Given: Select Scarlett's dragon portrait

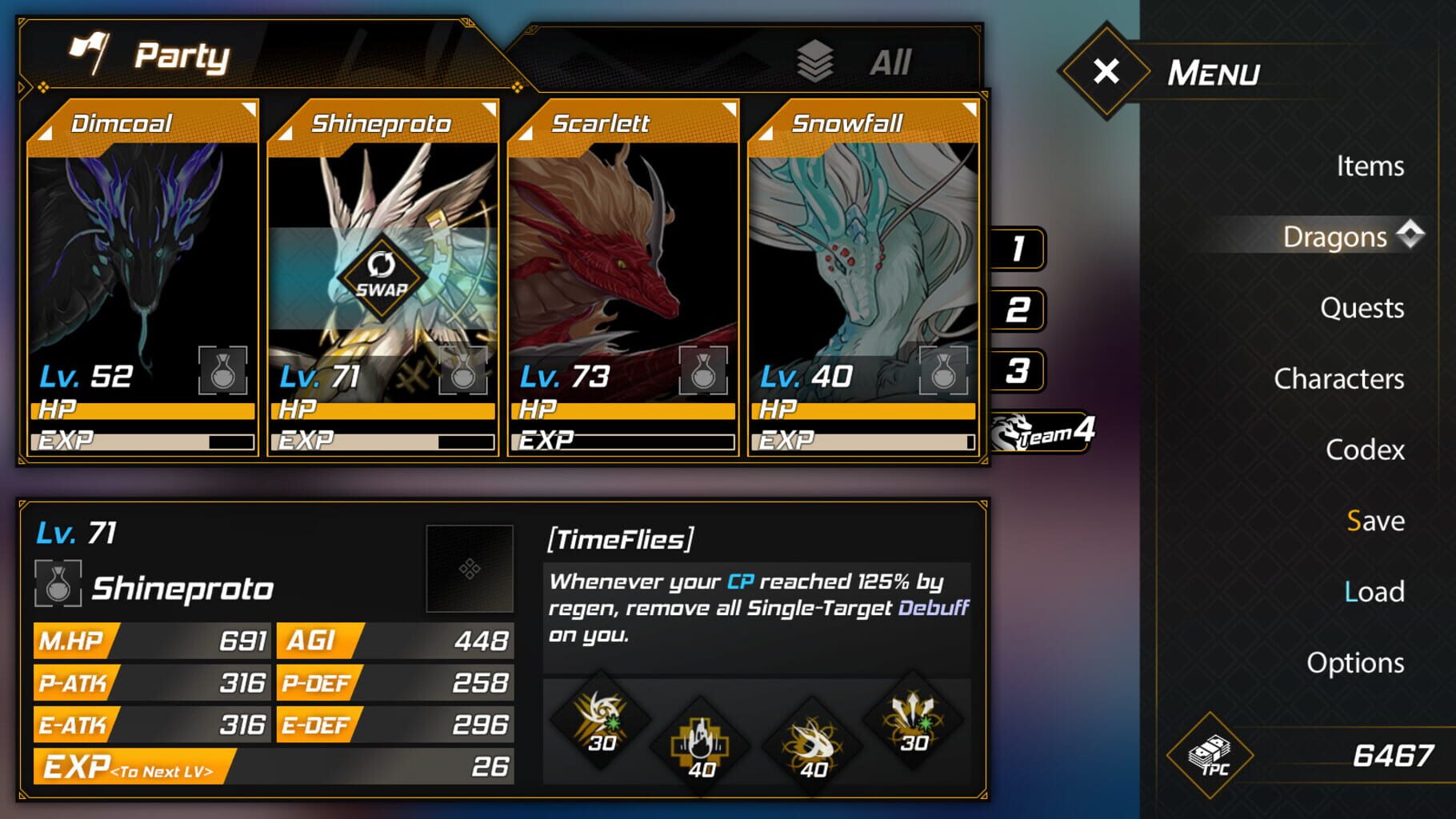Looking at the screenshot, I should pyautogui.click(x=622, y=256).
